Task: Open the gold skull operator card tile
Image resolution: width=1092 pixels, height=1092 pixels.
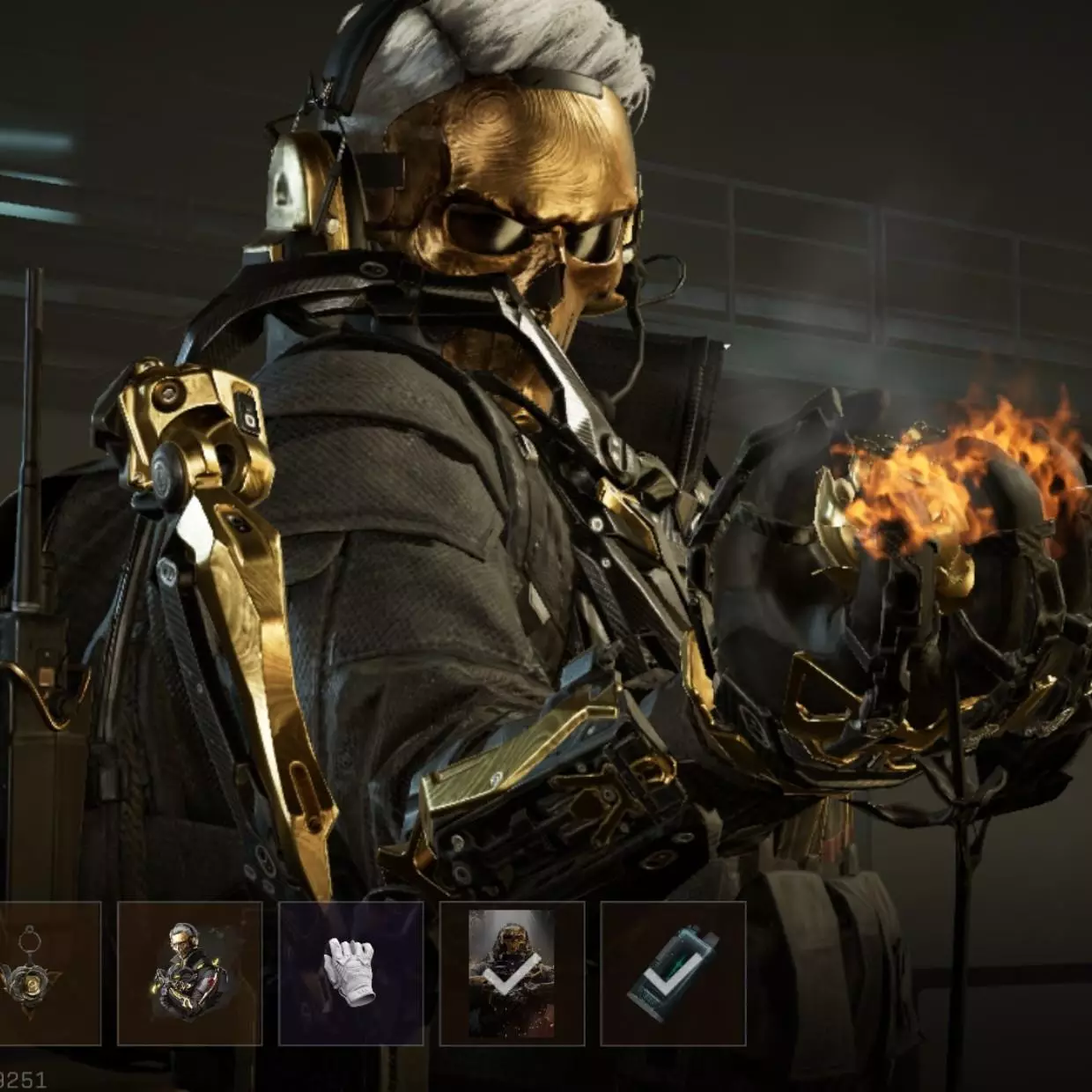Action: click(x=512, y=973)
